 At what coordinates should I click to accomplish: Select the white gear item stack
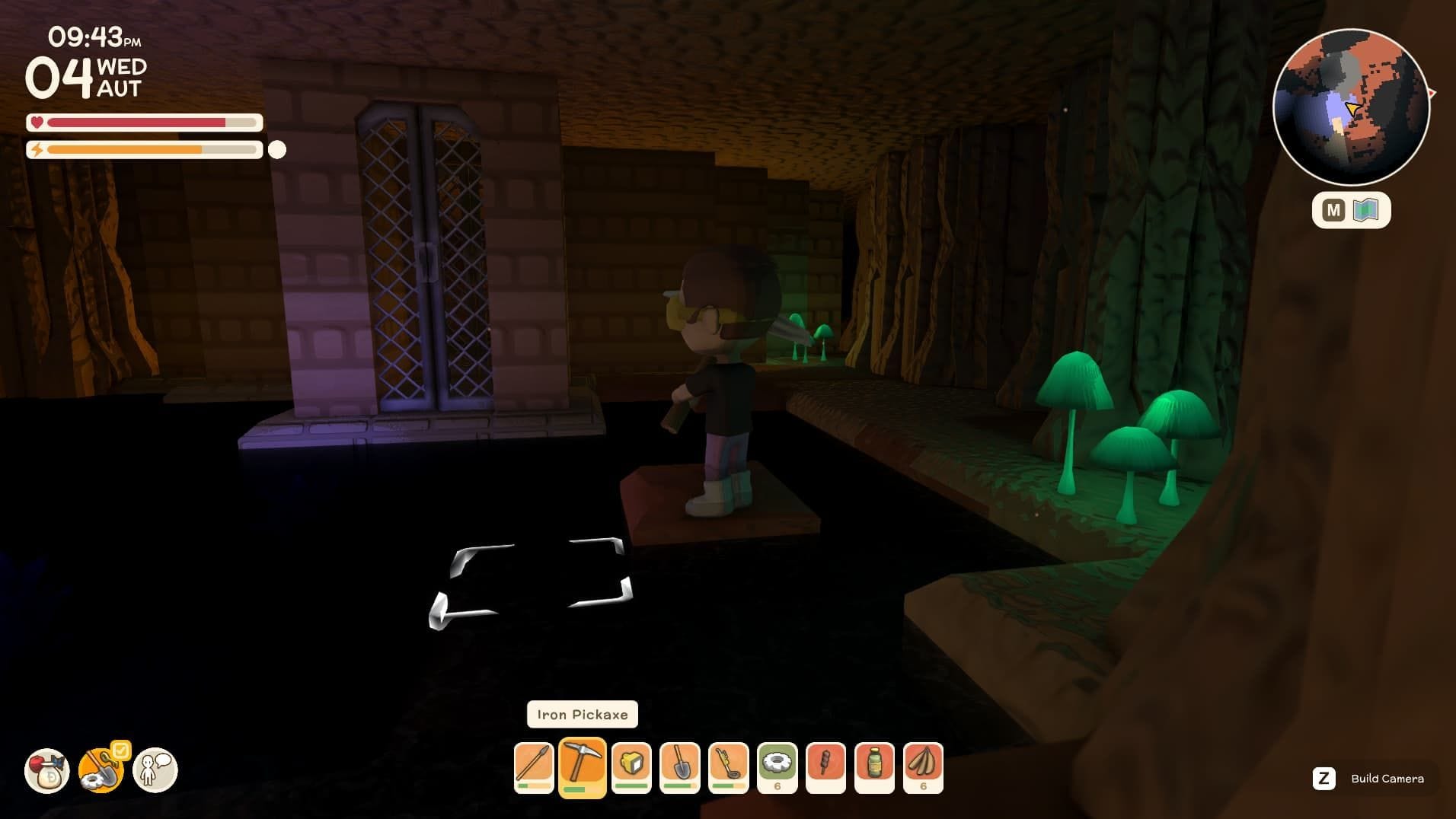(777, 766)
